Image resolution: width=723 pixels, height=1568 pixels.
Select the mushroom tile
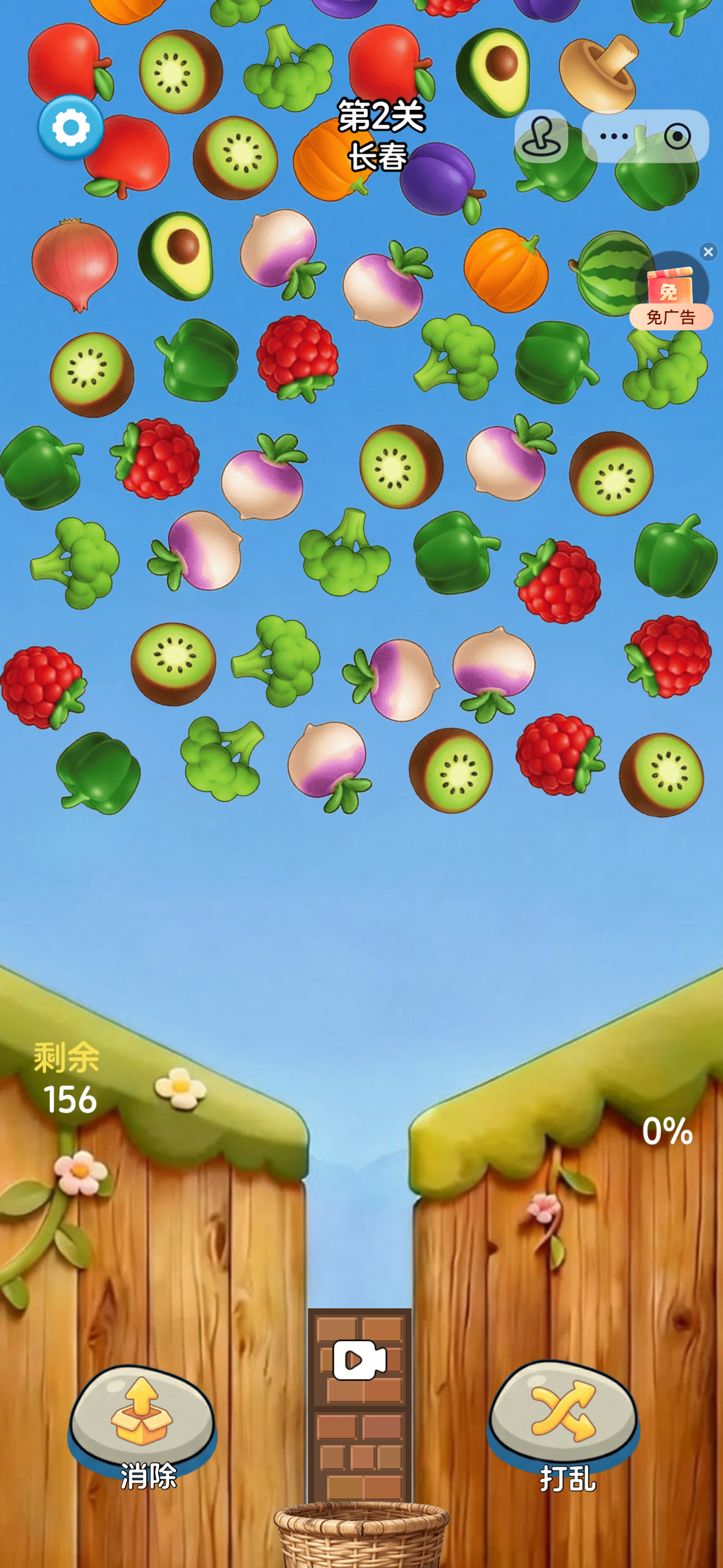click(x=598, y=72)
